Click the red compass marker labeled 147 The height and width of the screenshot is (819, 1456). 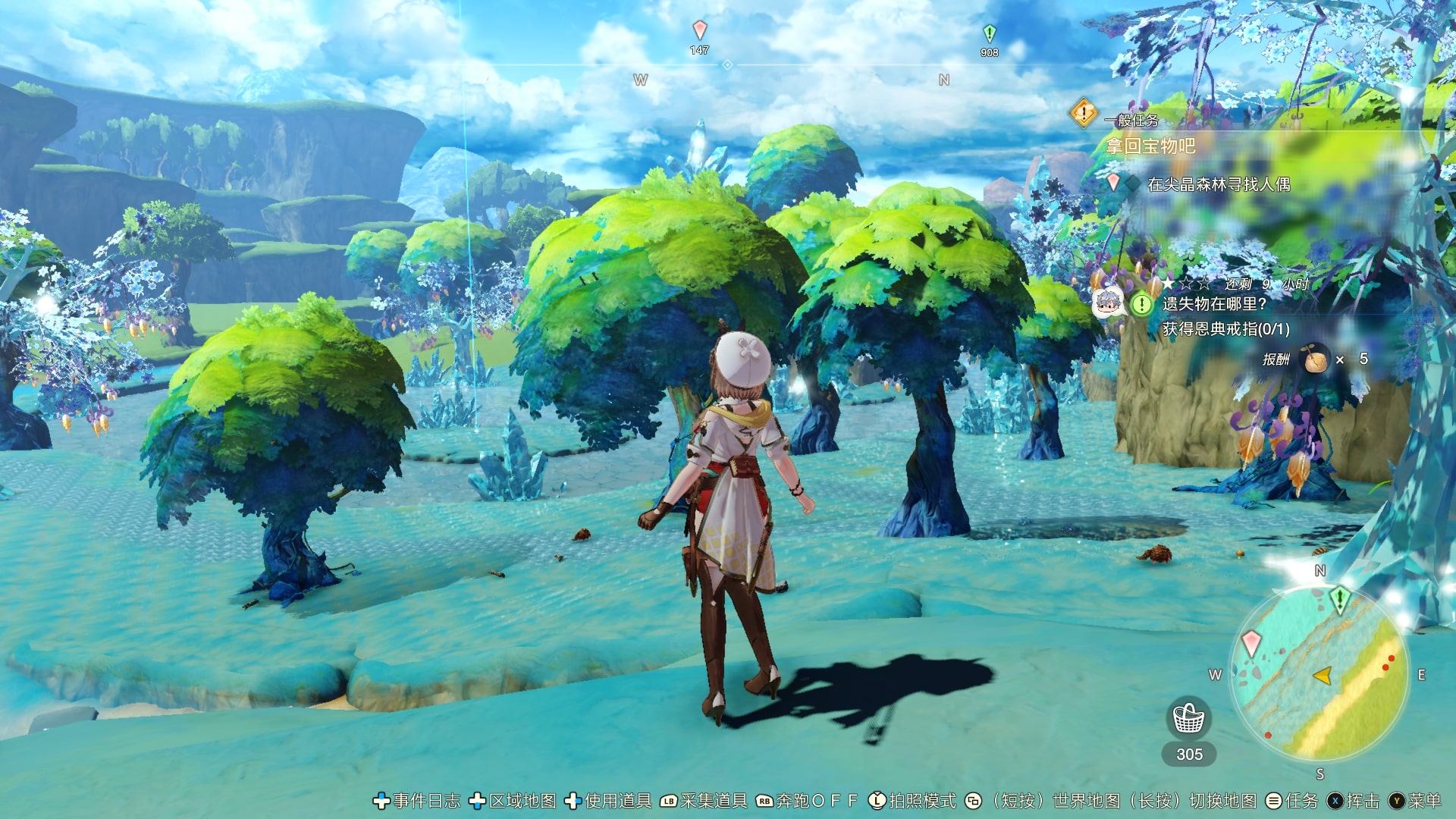(x=699, y=30)
